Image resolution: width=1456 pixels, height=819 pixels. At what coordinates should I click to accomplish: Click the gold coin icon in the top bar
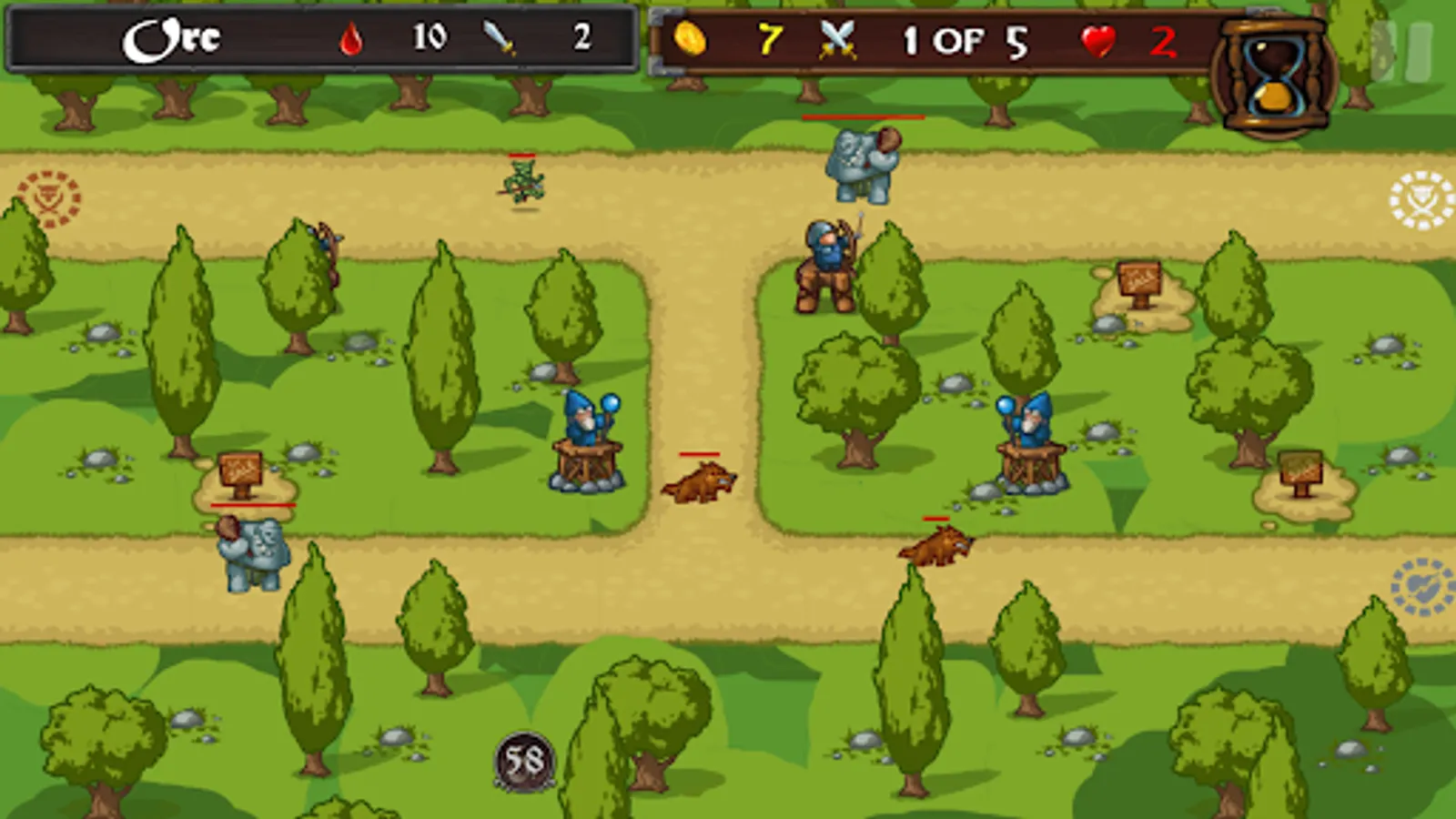pyautogui.click(x=692, y=38)
